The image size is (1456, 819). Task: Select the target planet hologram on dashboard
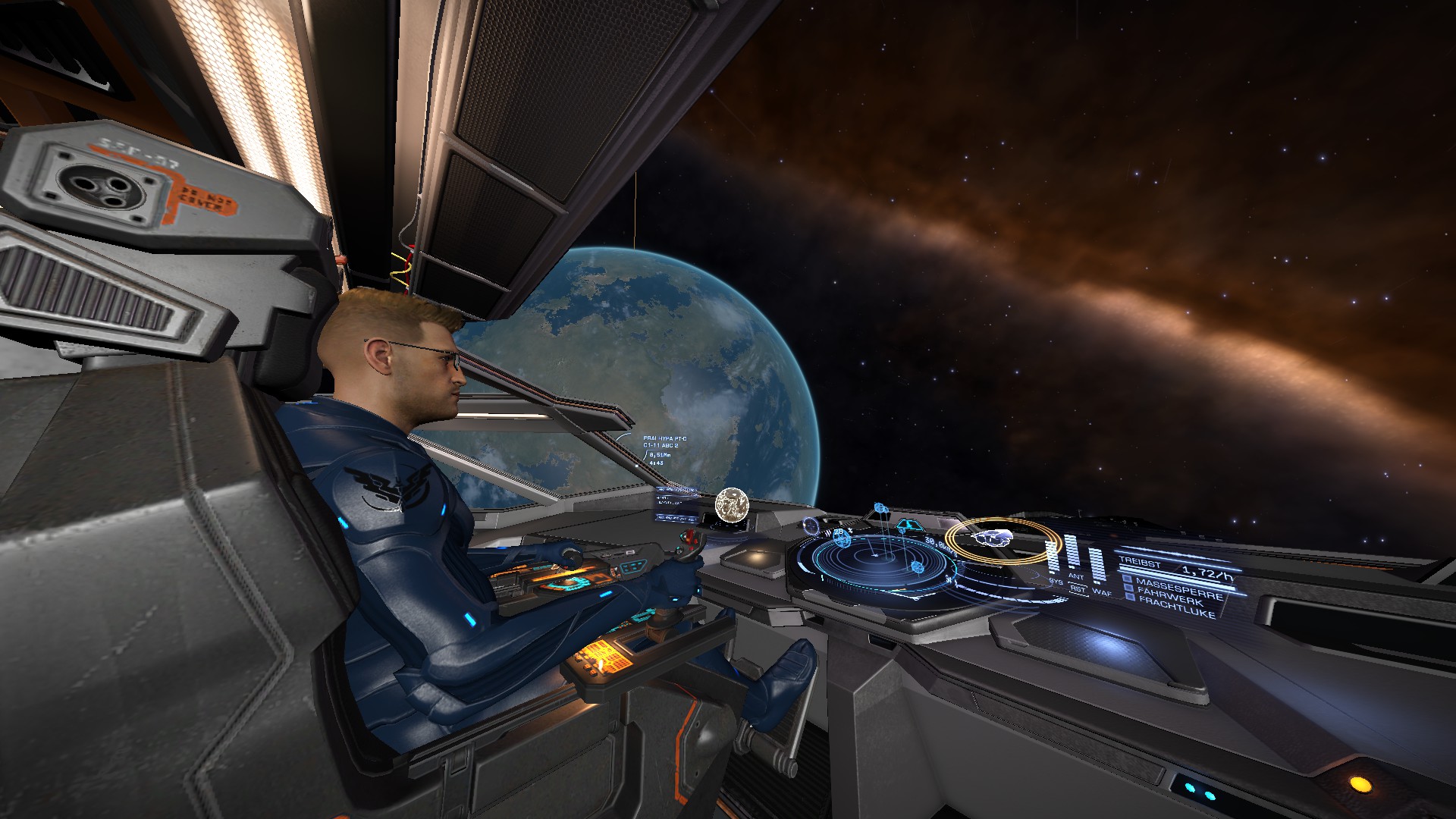click(x=733, y=504)
